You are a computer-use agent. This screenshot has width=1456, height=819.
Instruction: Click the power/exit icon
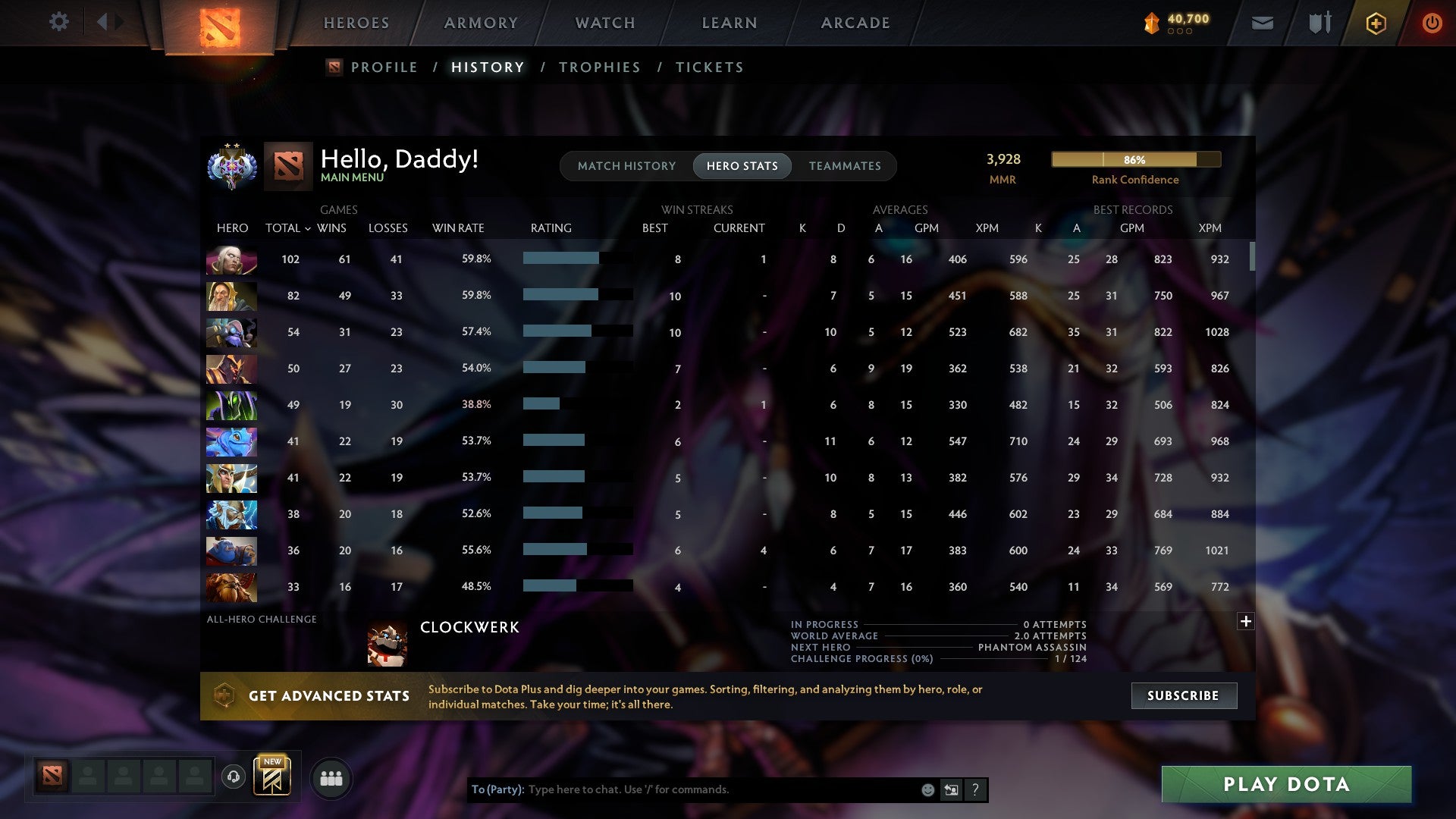1432,23
